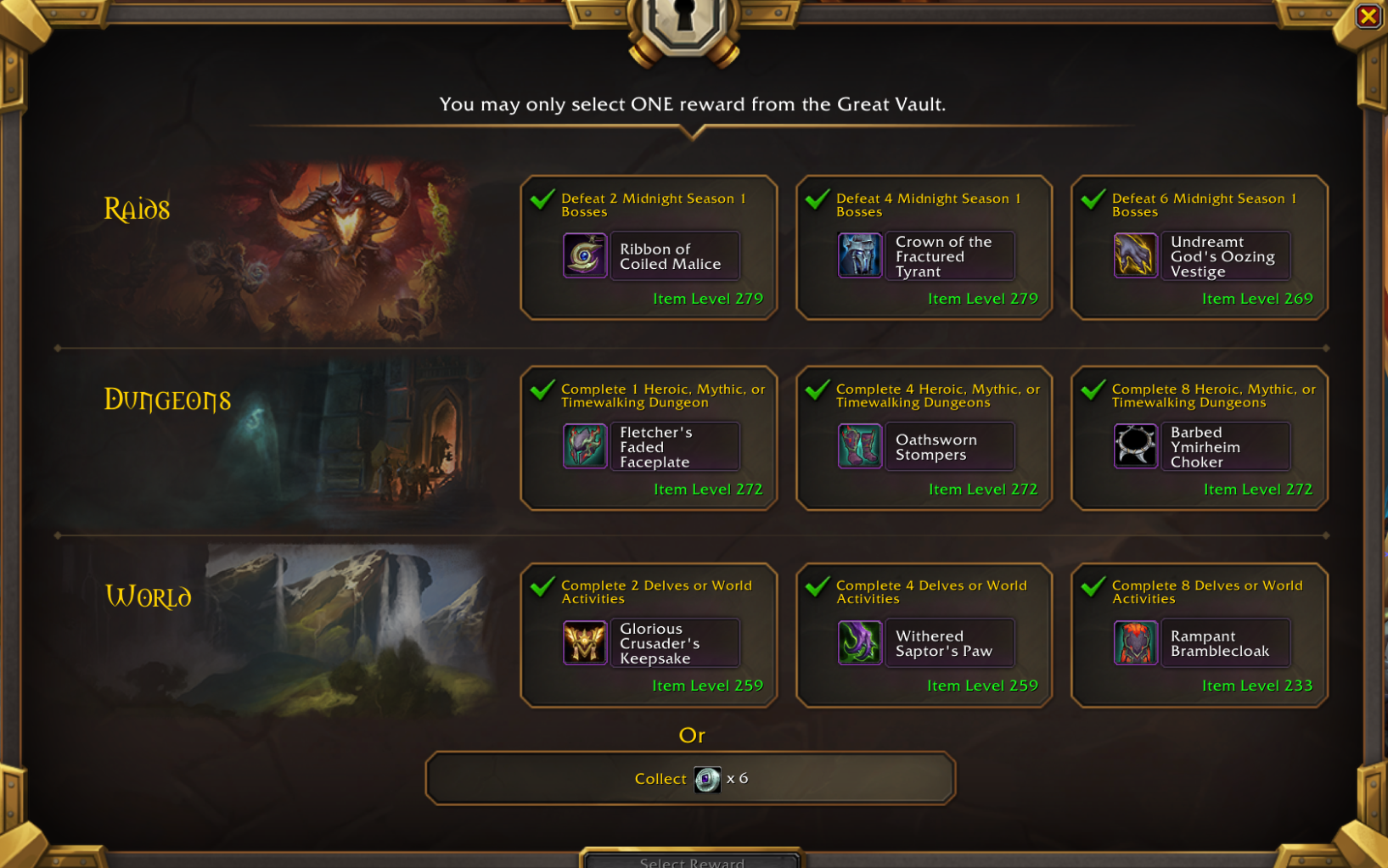This screenshot has height=868, width=1388.
Task: Click the Crown of the Fractured Tyrant icon
Action: coord(859,255)
